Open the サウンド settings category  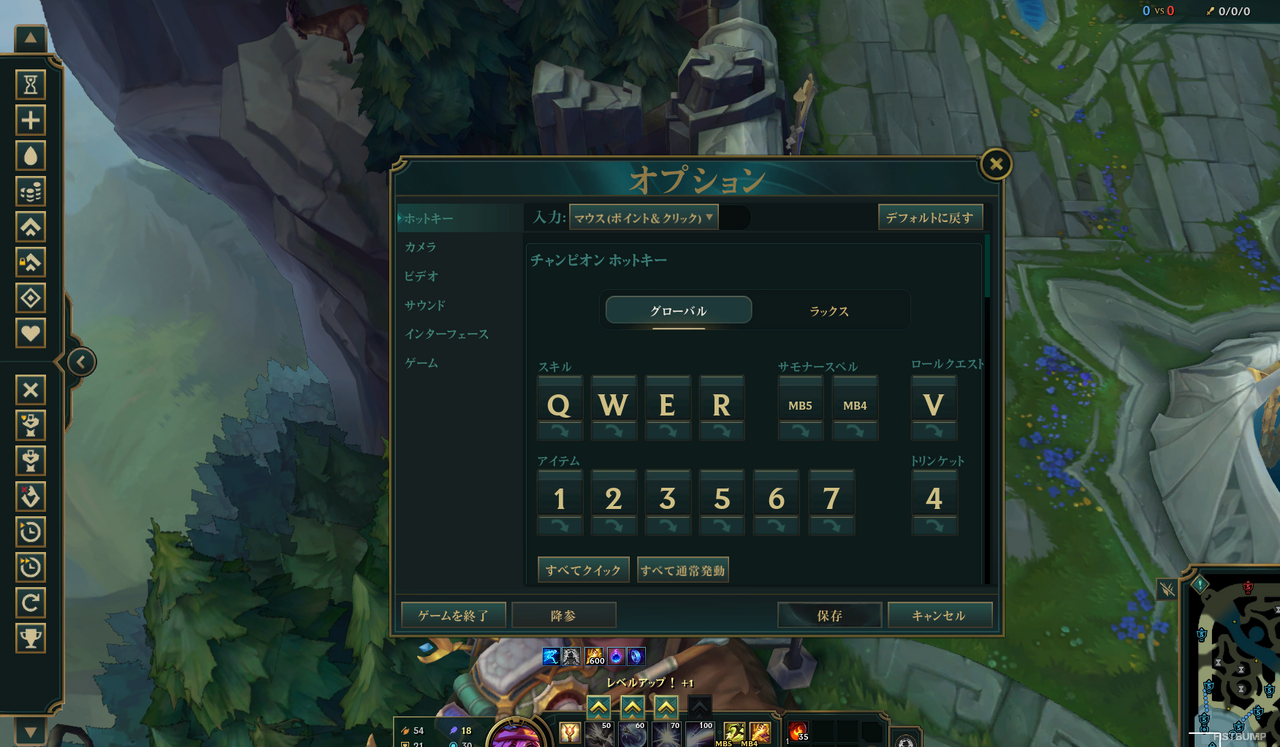(x=423, y=305)
